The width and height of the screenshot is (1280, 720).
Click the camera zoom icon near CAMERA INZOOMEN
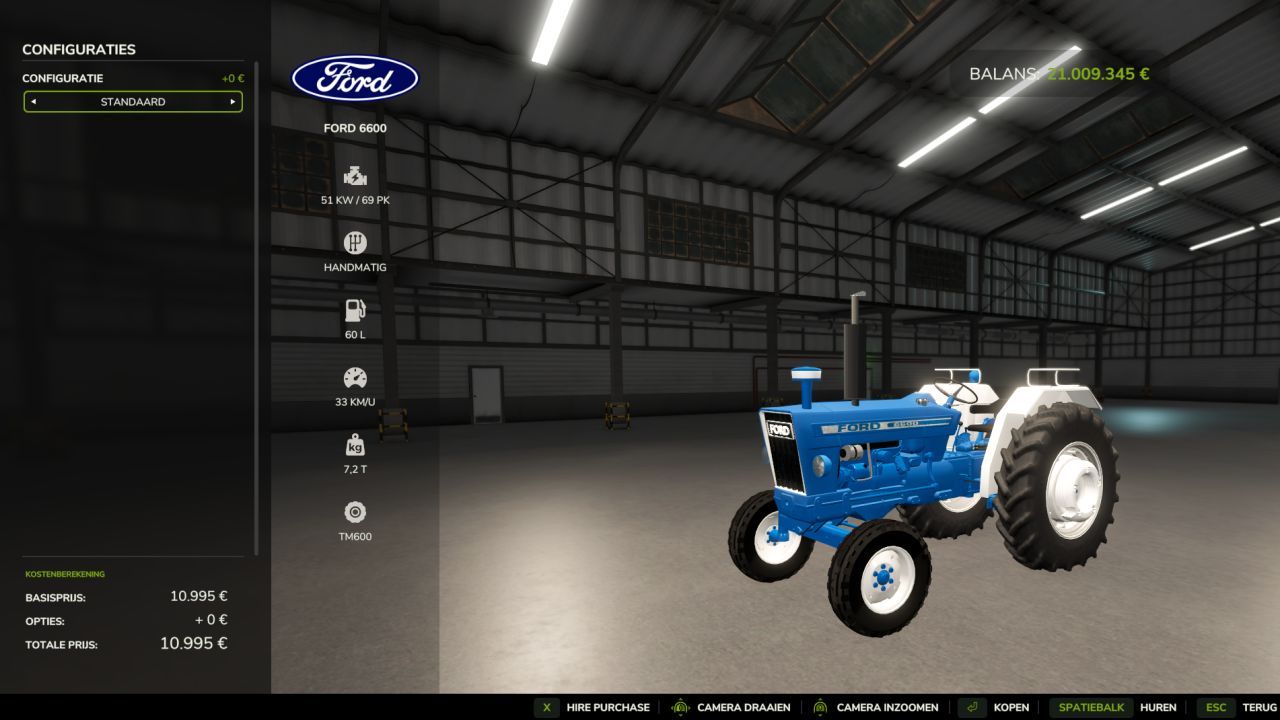tap(821, 707)
